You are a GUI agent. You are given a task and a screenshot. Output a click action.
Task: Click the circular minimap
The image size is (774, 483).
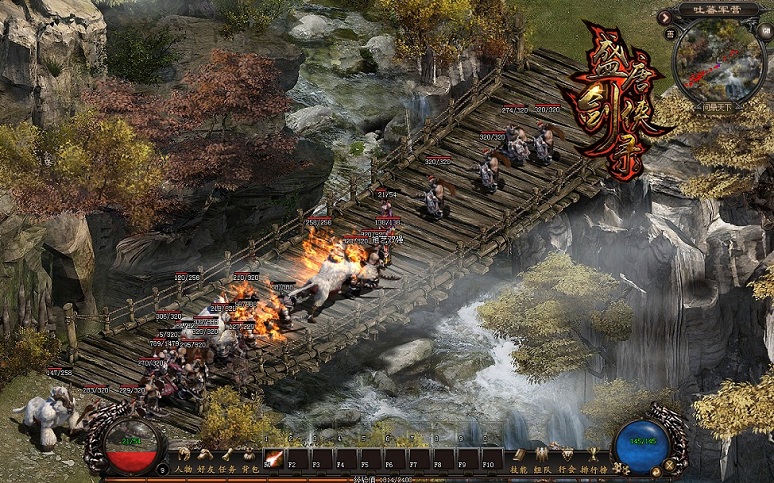click(x=718, y=62)
